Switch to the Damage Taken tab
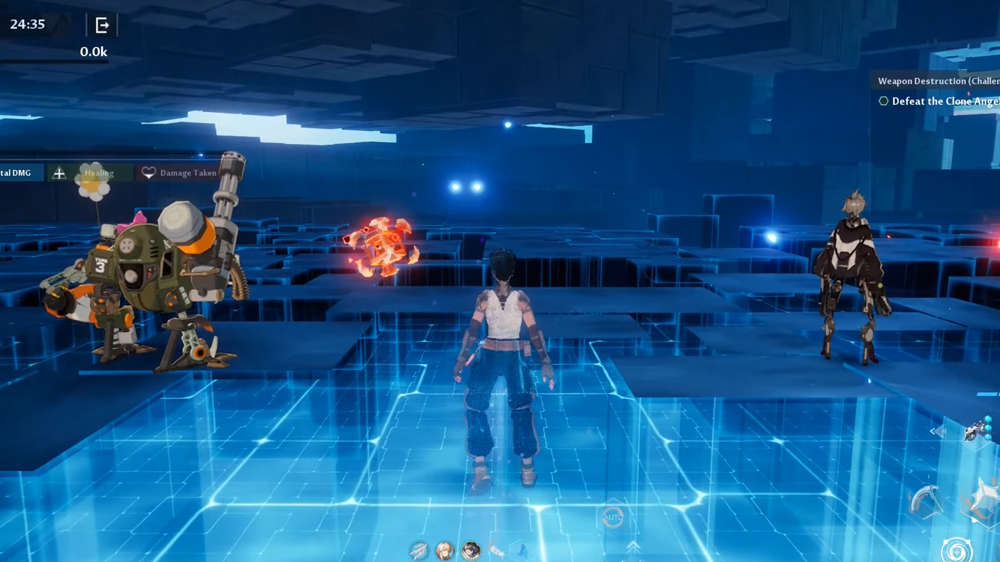The image size is (1000, 562). click(179, 173)
